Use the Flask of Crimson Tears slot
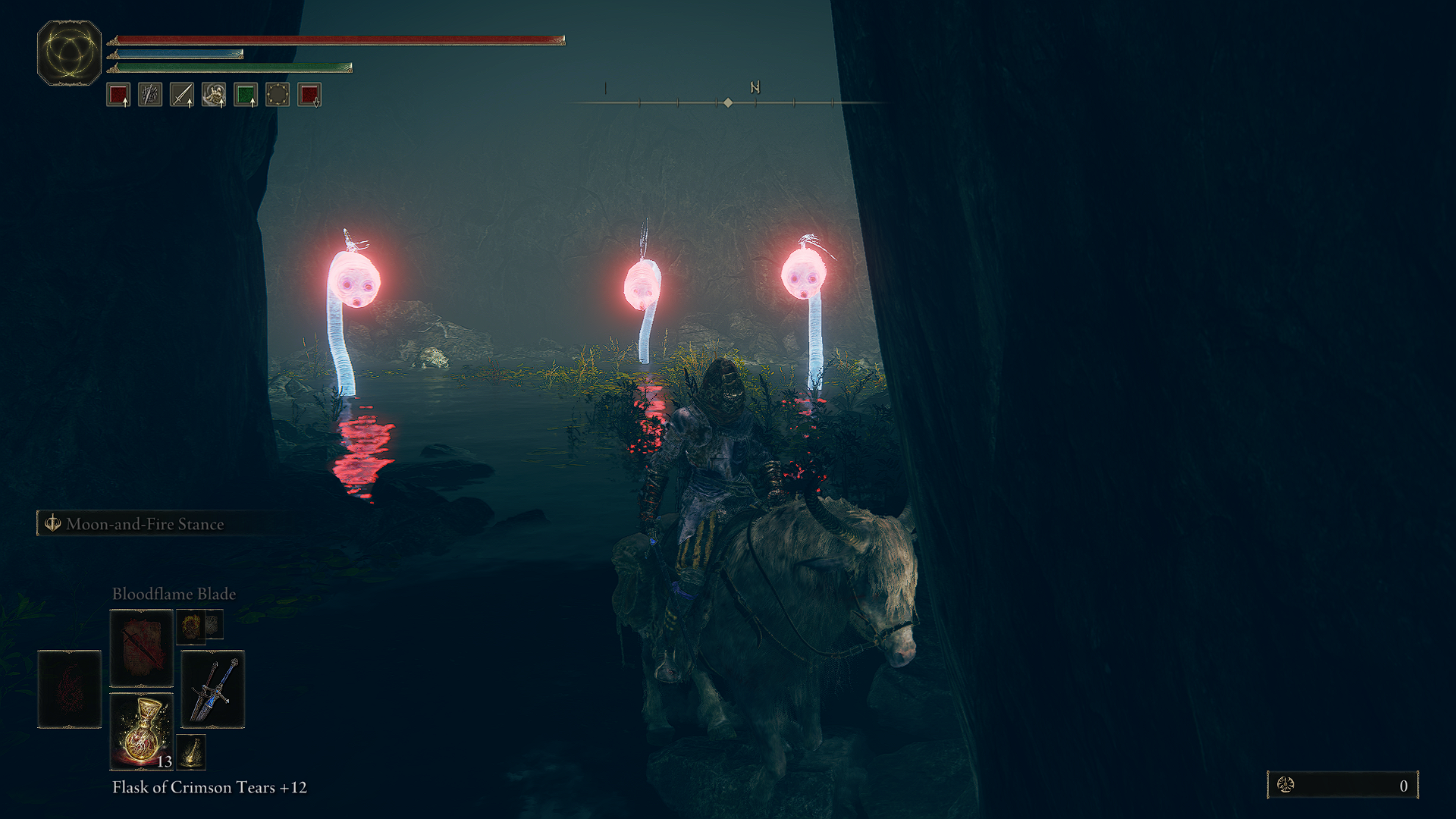This screenshot has height=819, width=1456. point(142,731)
